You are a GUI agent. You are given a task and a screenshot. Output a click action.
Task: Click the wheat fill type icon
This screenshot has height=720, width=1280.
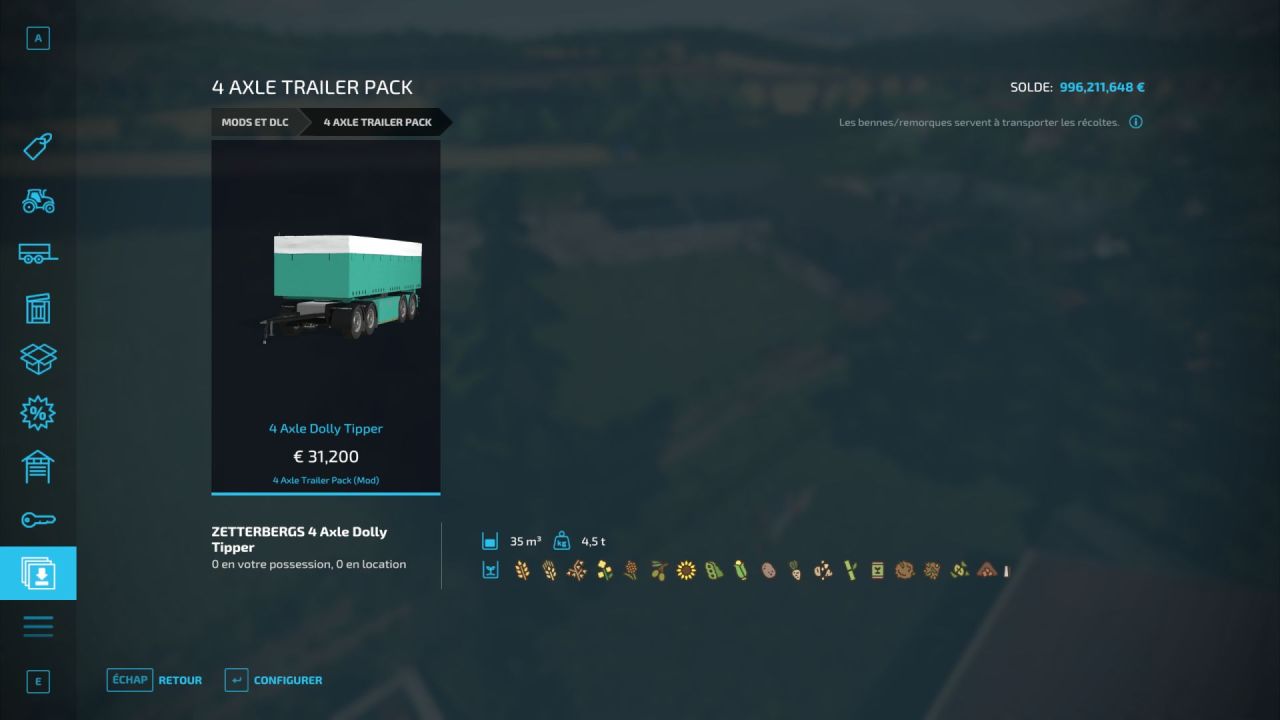point(522,570)
